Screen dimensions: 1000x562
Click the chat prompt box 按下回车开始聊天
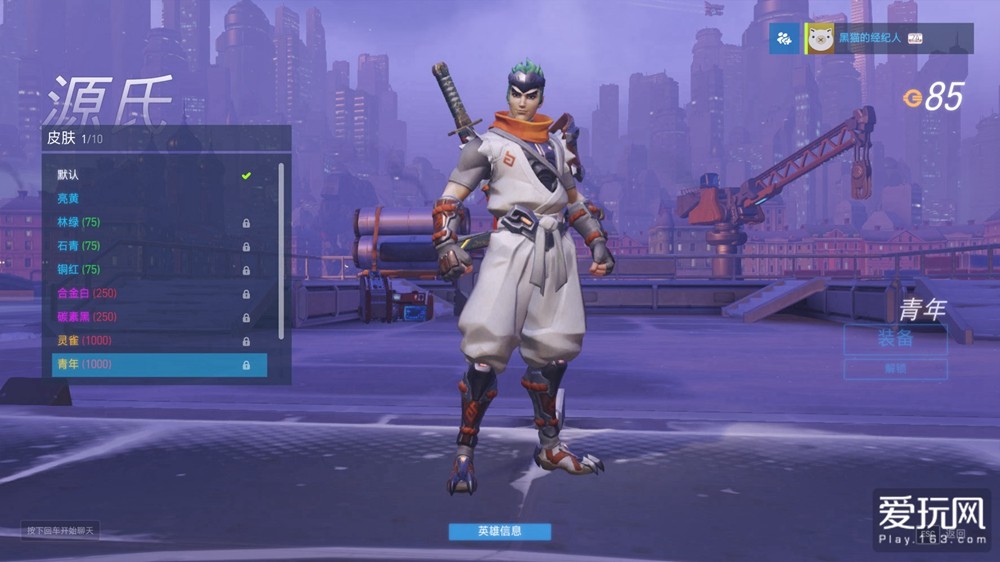62,530
